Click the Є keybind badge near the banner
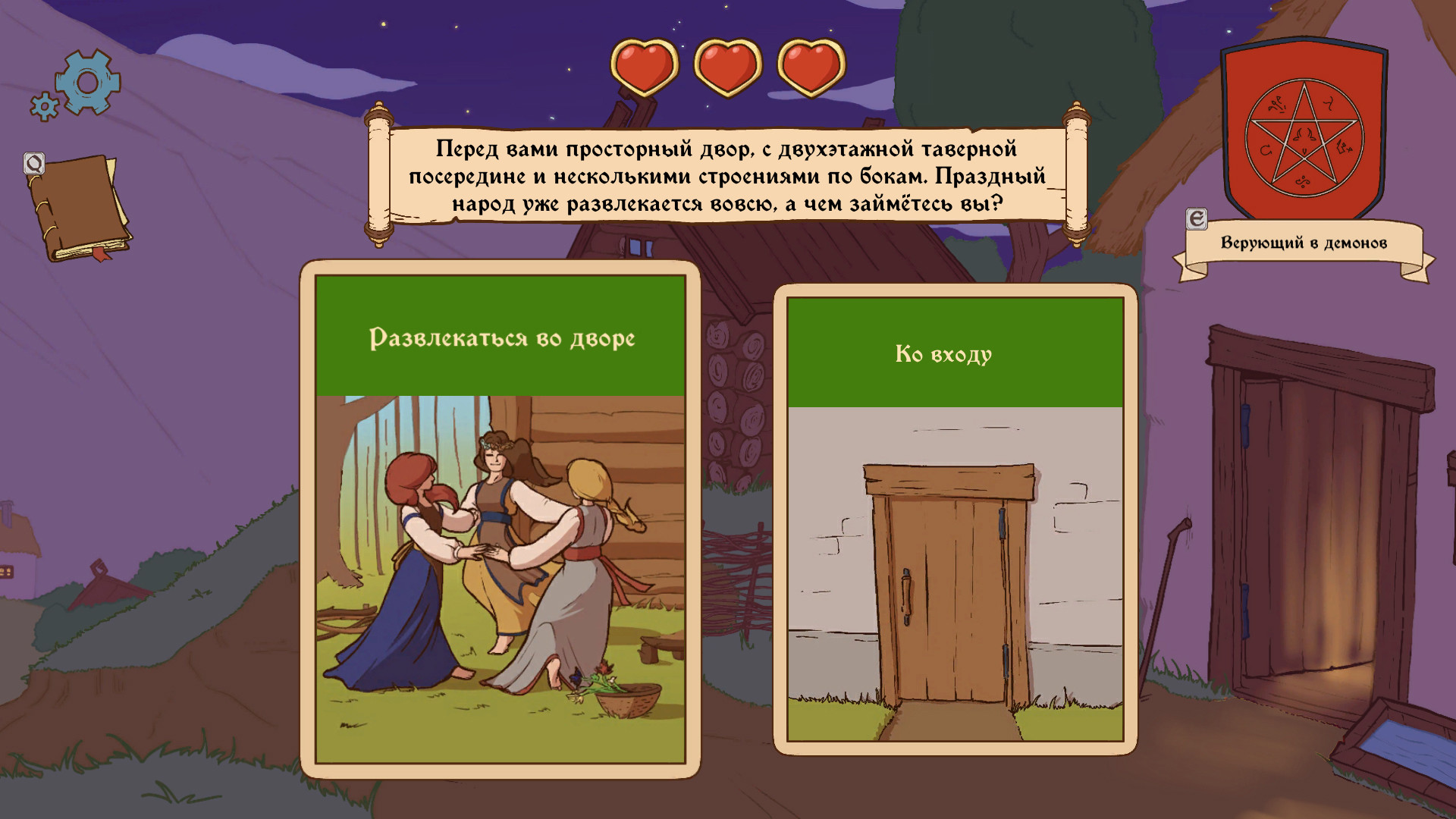The height and width of the screenshot is (819, 1456). (1196, 220)
